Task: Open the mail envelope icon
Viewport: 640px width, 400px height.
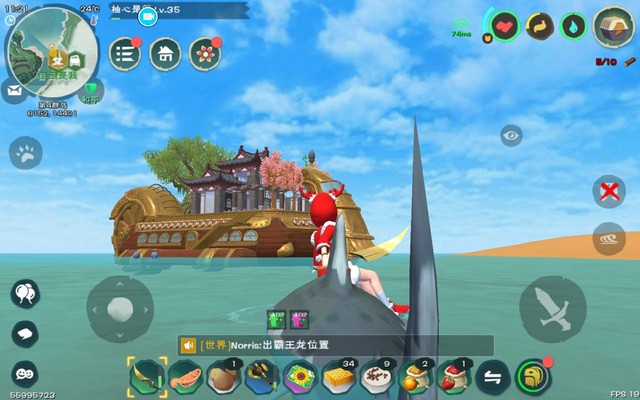Action: pyautogui.click(x=15, y=92)
